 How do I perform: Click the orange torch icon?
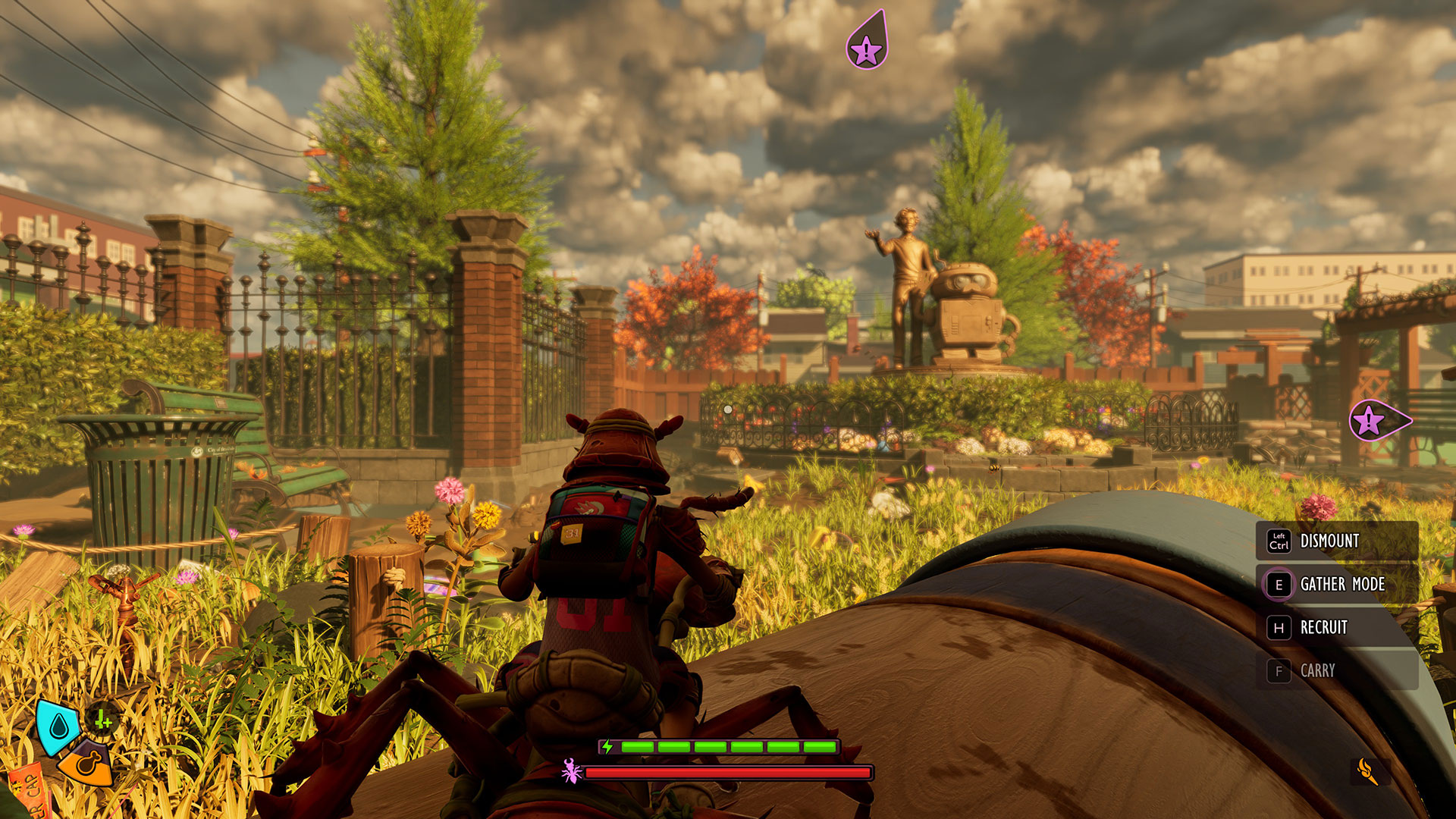pyautogui.click(x=1368, y=771)
